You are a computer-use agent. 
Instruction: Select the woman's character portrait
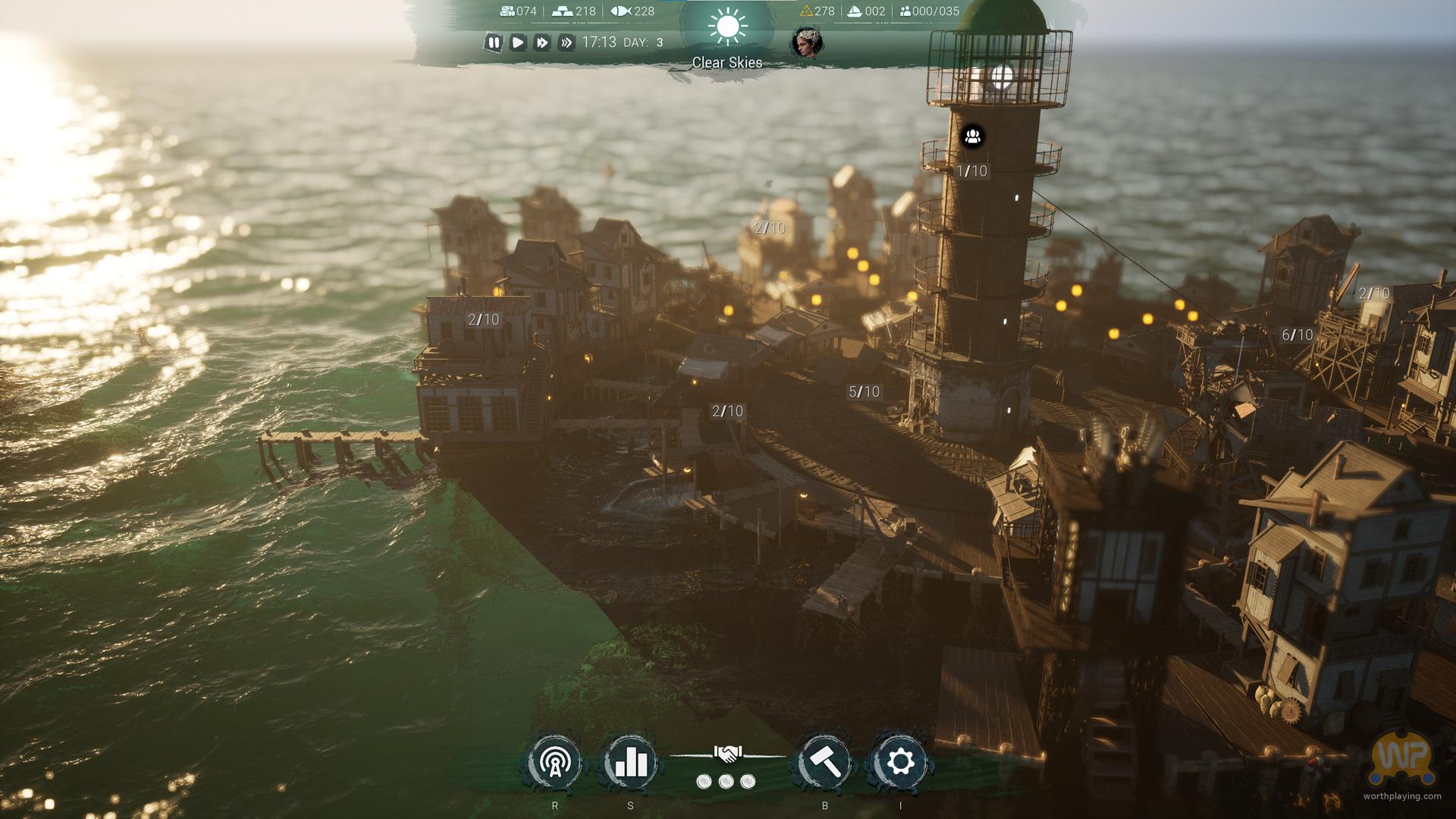coord(805,42)
